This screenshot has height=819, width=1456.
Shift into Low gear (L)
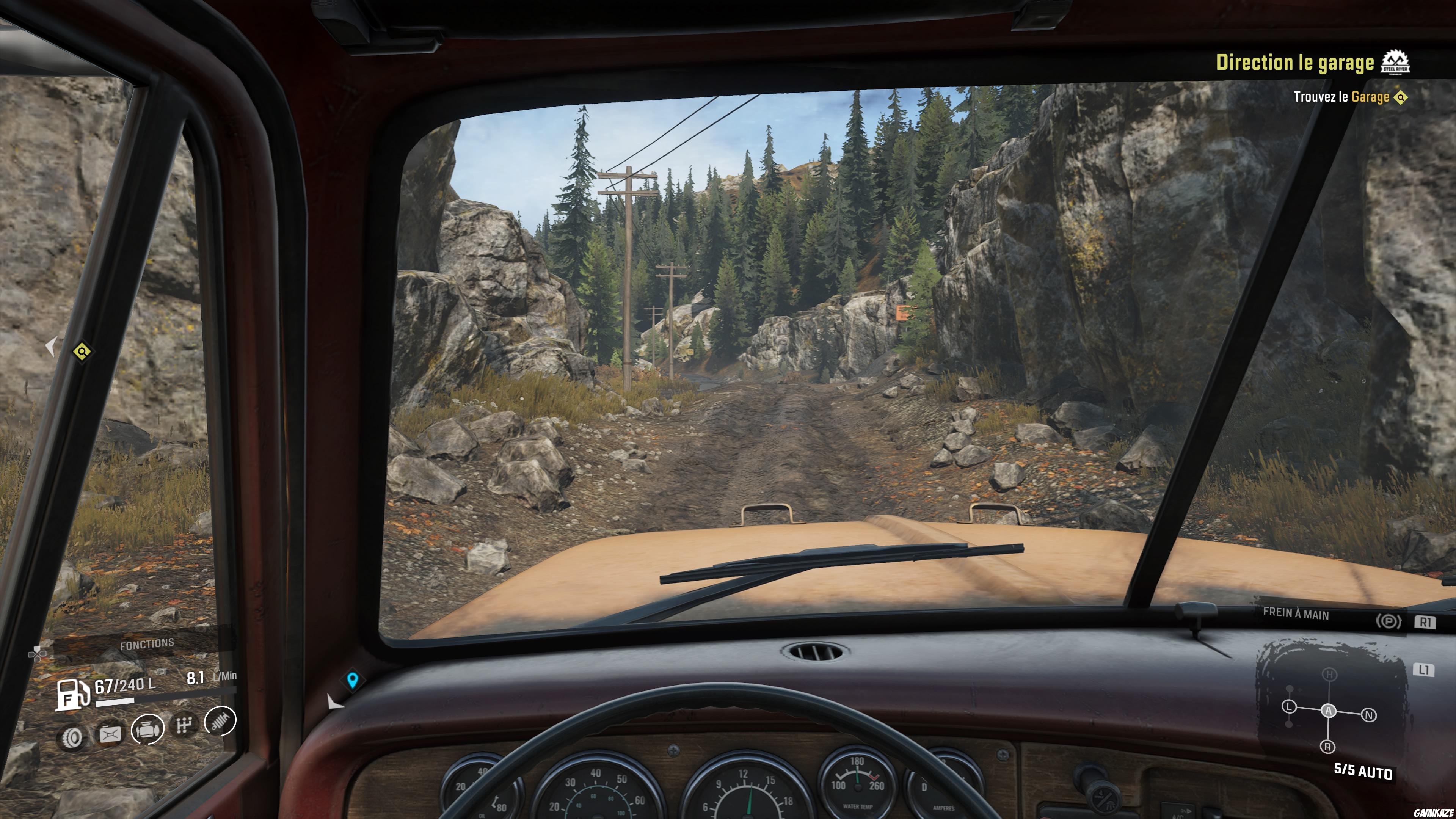[1289, 706]
